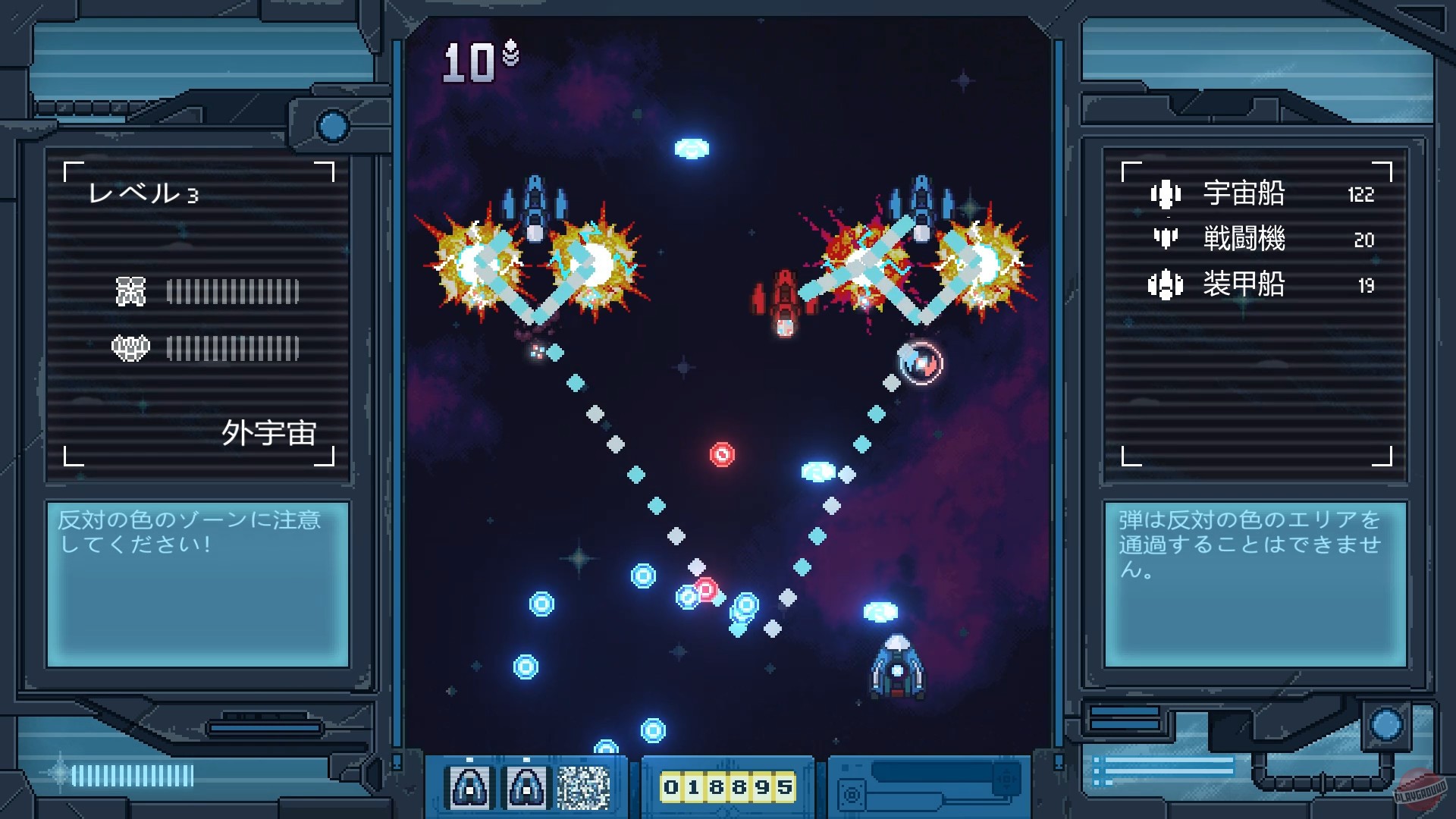Image resolution: width=1456 pixels, height=819 pixels.
Task: Click the static noise square next to life icons
Action: click(x=585, y=786)
